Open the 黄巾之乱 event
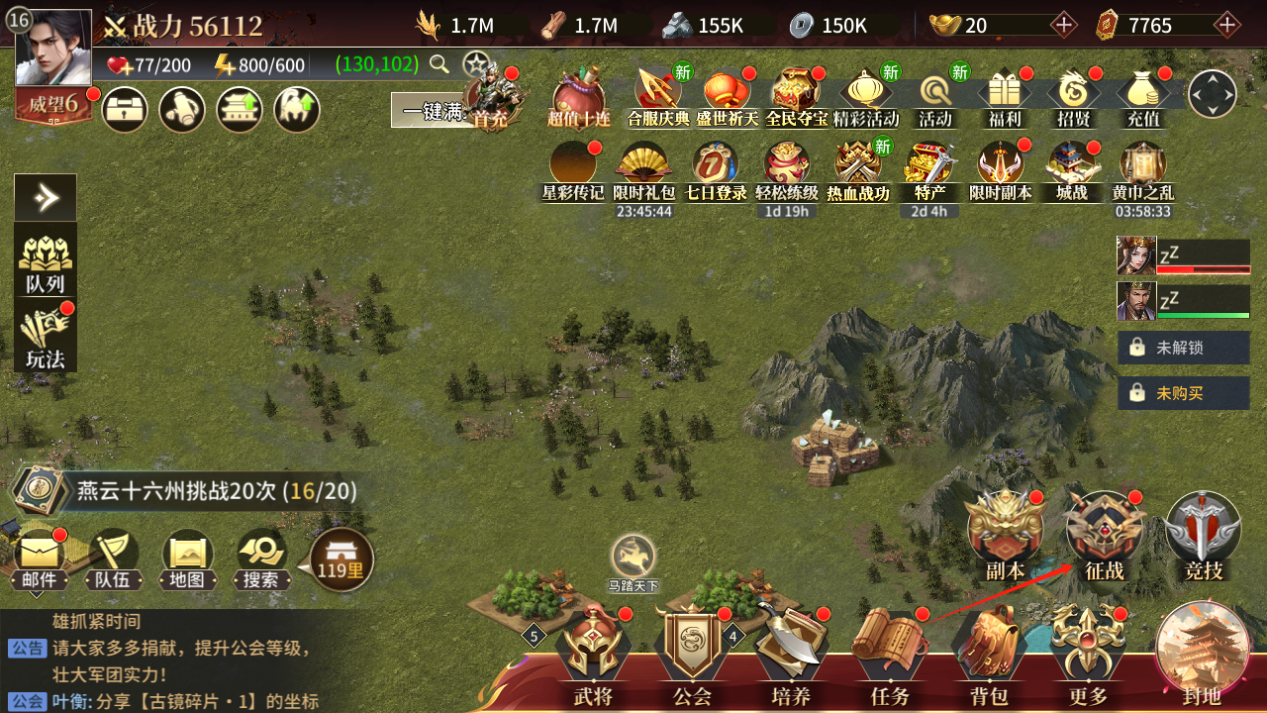The height and width of the screenshot is (713, 1267). 1142,172
